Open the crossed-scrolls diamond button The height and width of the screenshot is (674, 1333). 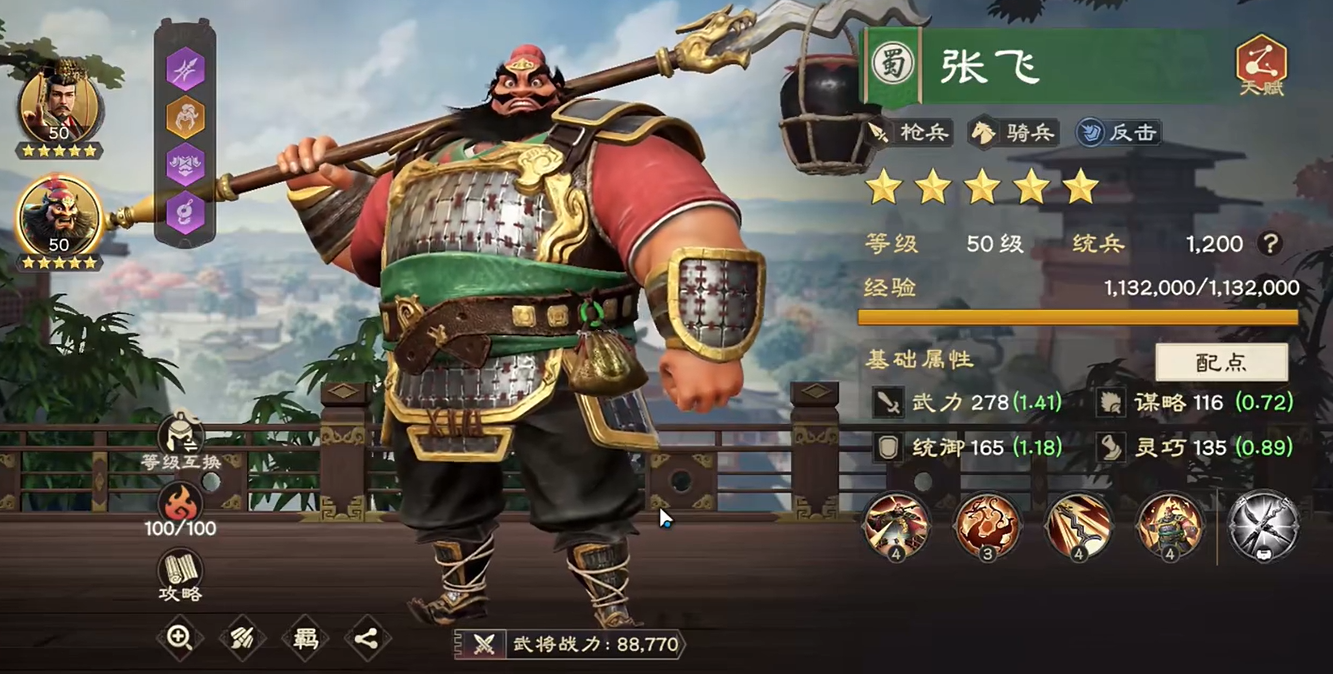pyautogui.click(x=242, y=639)
